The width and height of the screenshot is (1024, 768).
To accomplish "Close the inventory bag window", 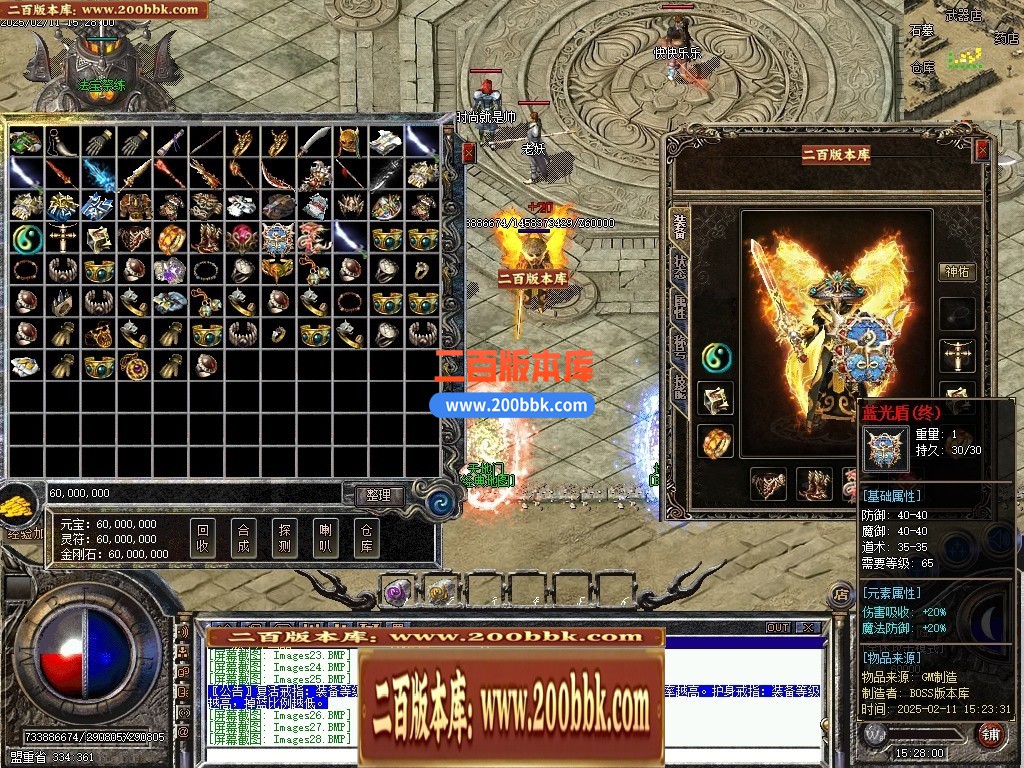I will (x=469, y=152).
